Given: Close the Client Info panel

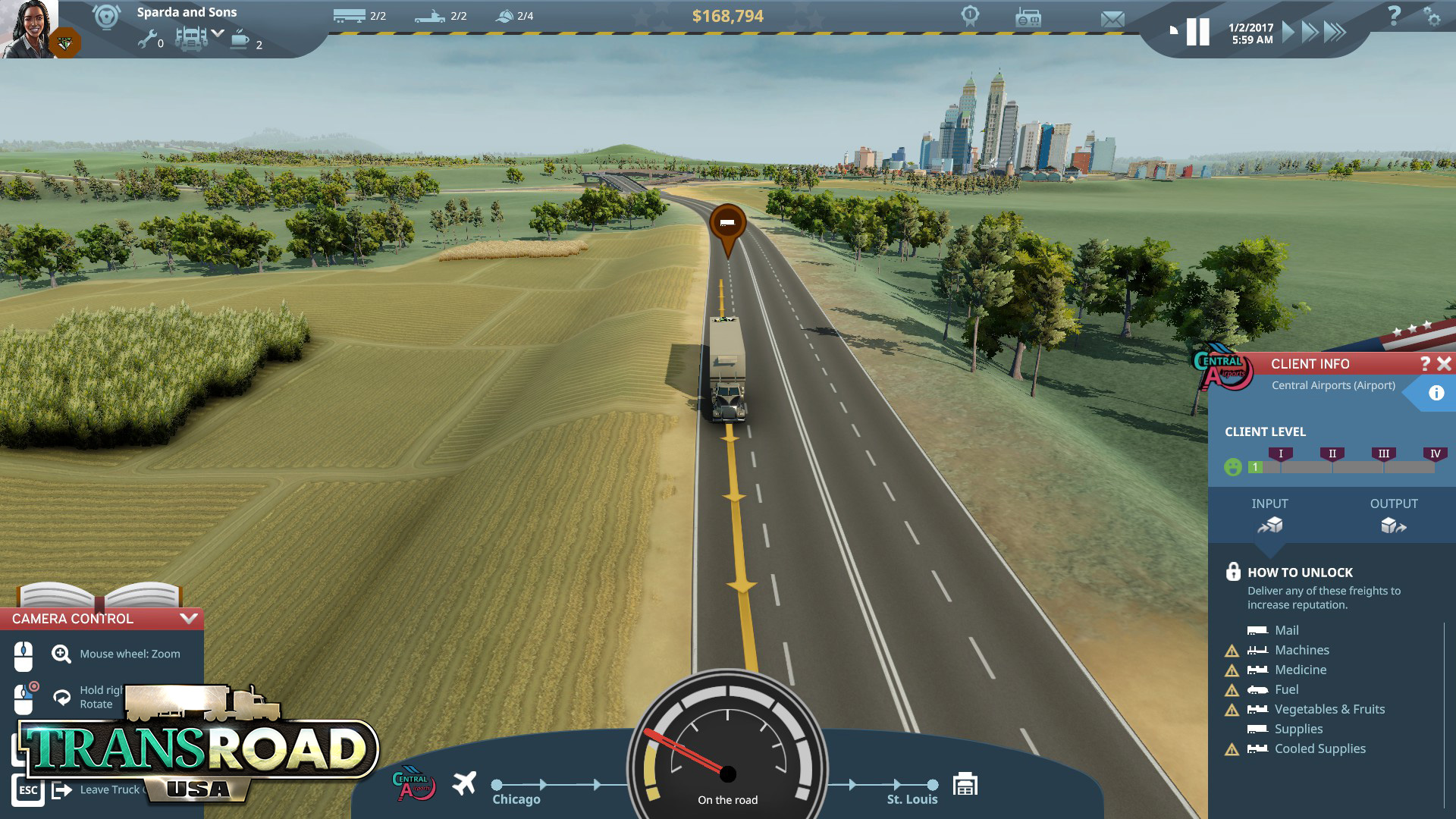Looking at the screenshot, I should pos(1444,364).
